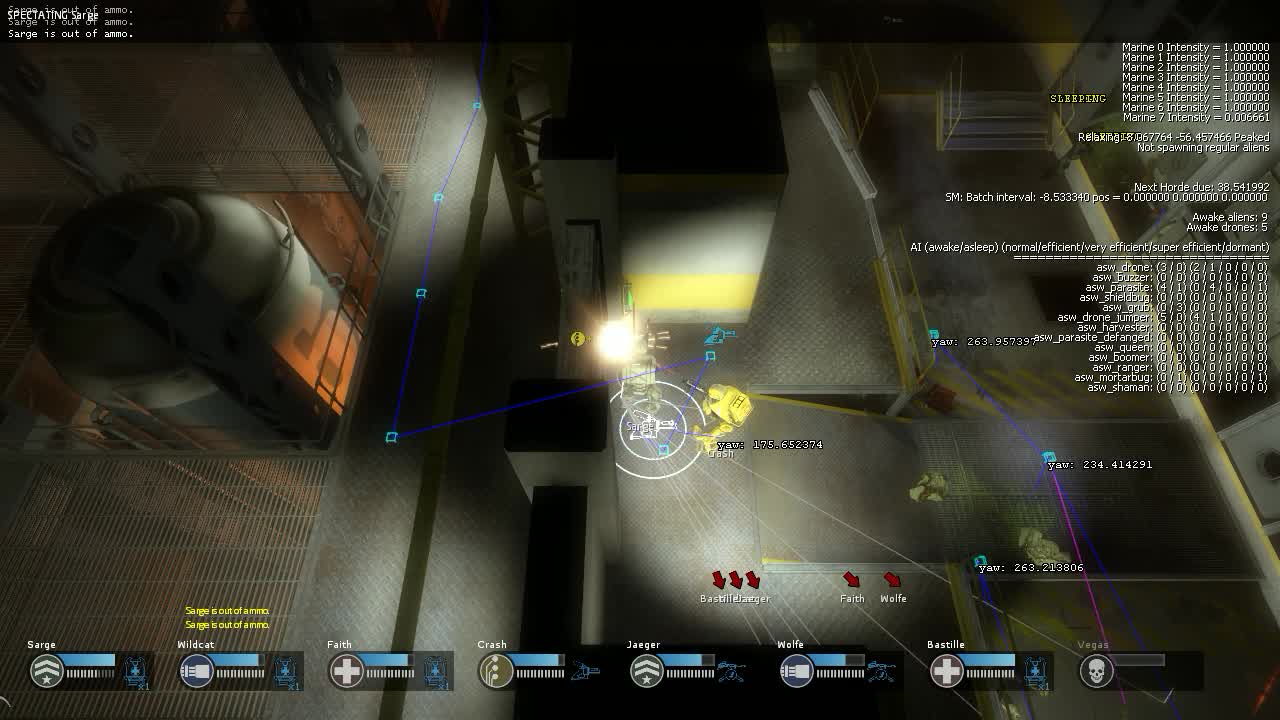The width and height of the screenshot is (1280, 720).
Task: Click the red arrow above the Faith label
Action: pyautogui.click(x=851, y=580)
